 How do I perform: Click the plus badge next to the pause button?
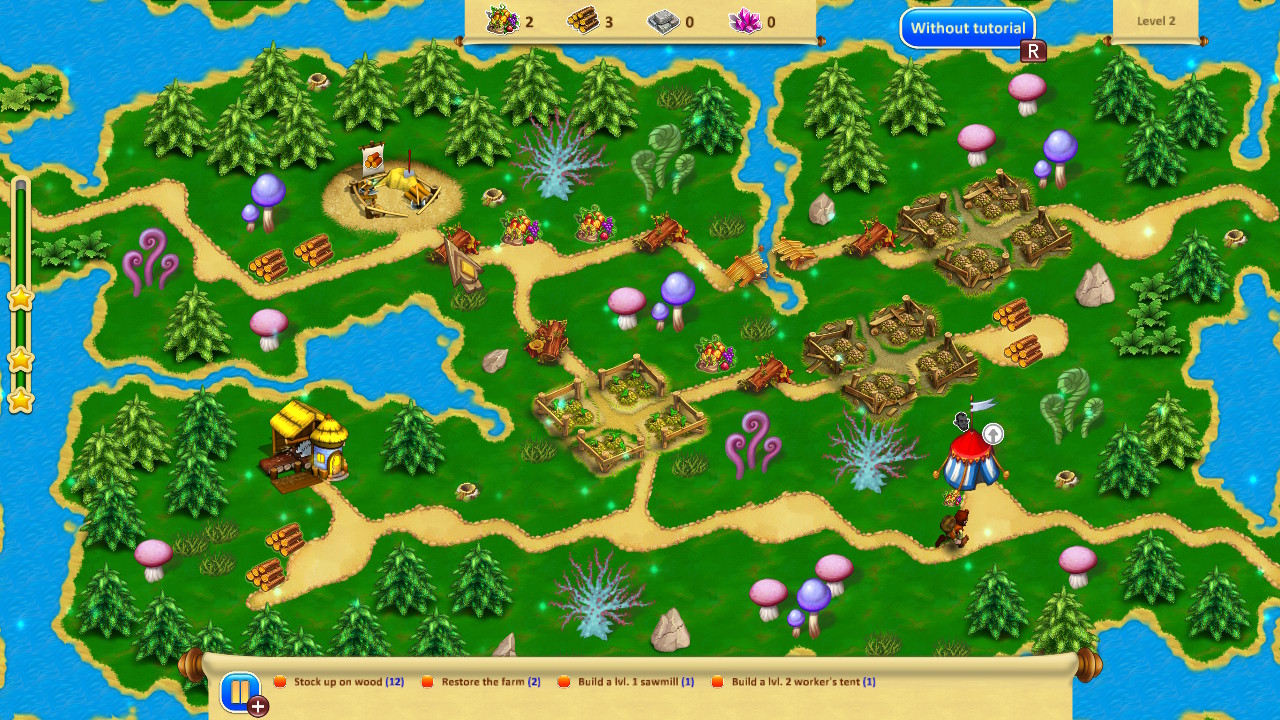click(258, 707)
